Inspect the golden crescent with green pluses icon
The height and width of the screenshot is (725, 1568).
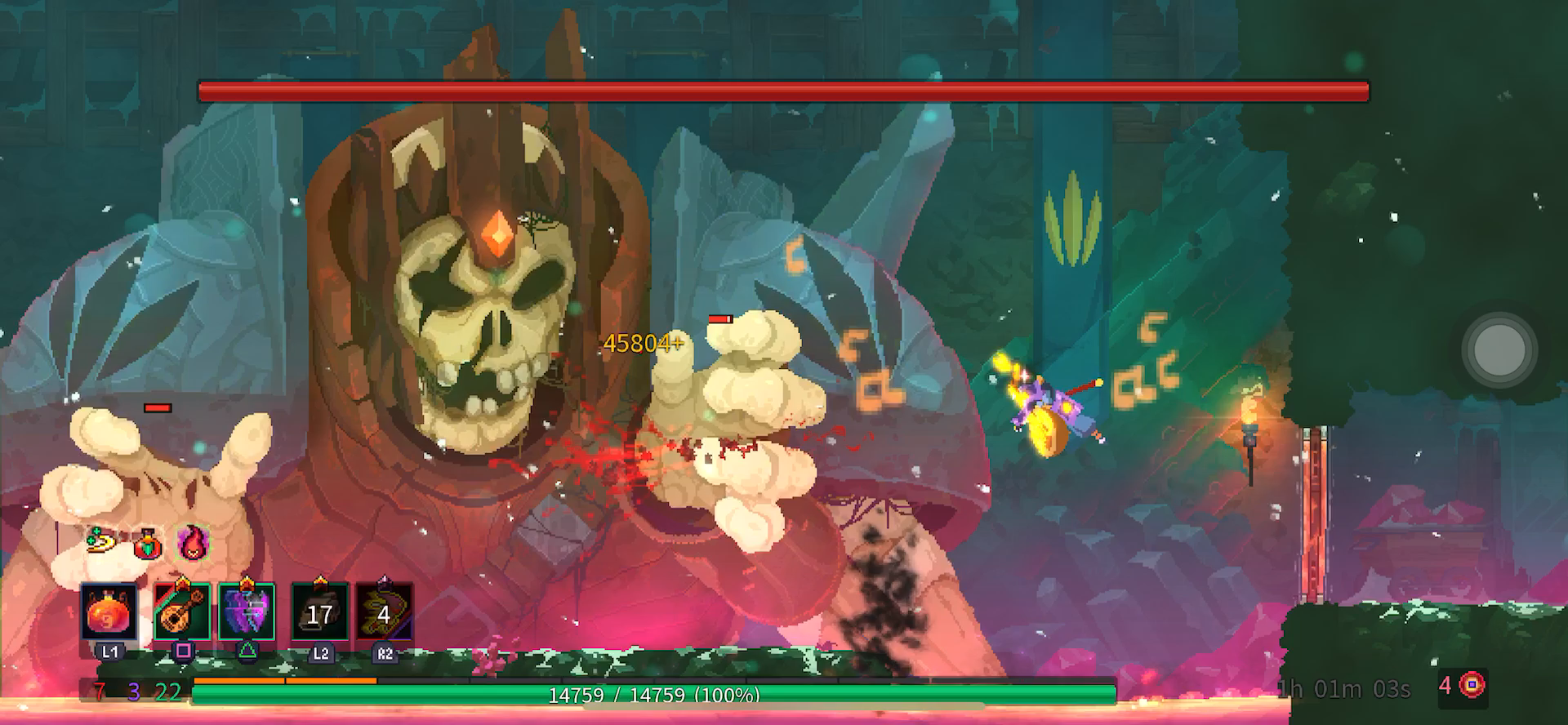coord(102,540)
